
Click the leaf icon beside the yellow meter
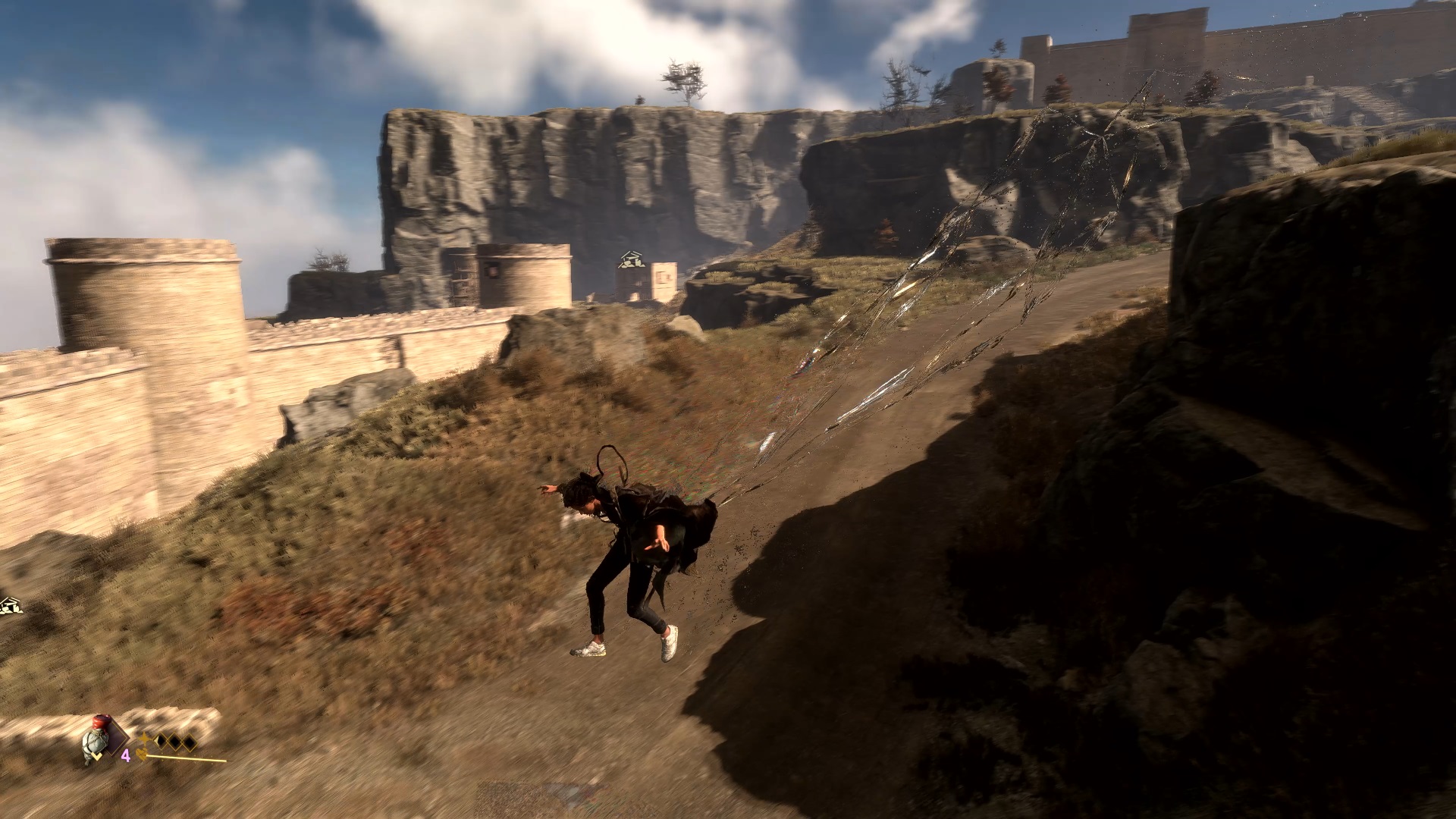[141, 755]
